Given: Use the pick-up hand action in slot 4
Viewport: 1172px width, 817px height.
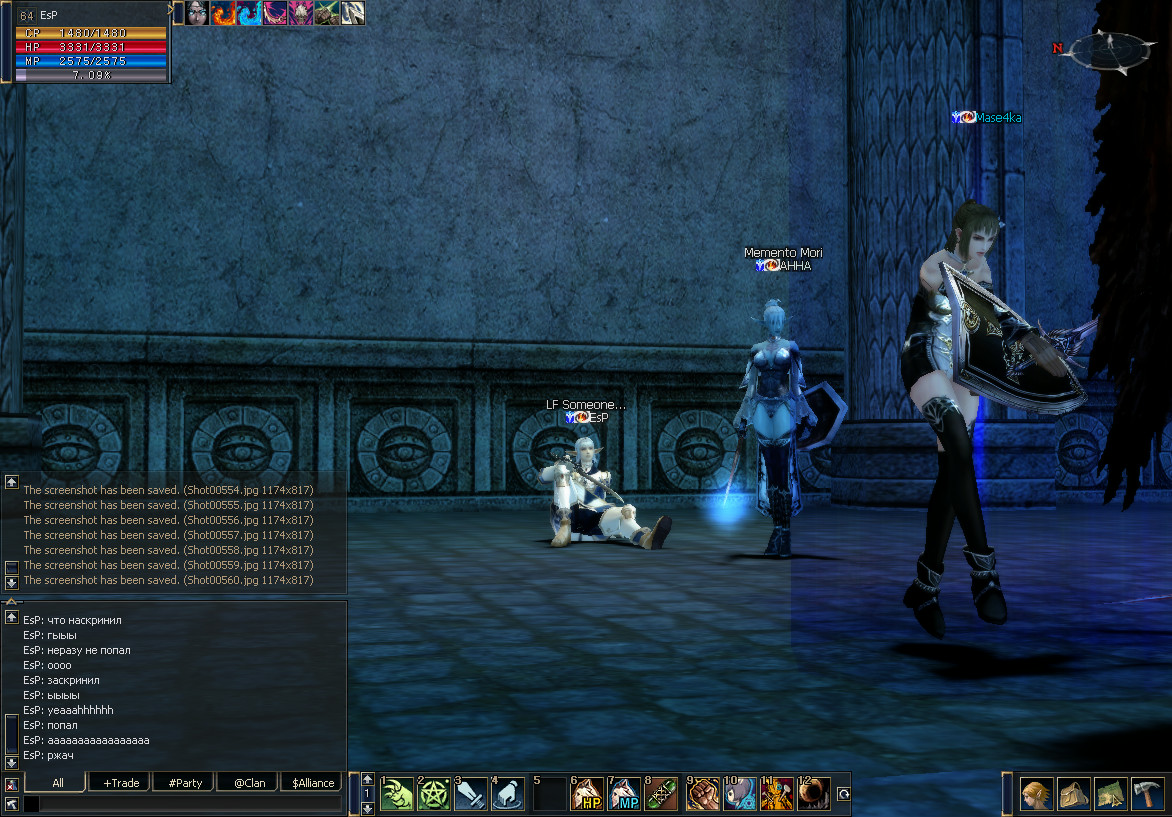Looking at the screenshot, I should (509, 795).
